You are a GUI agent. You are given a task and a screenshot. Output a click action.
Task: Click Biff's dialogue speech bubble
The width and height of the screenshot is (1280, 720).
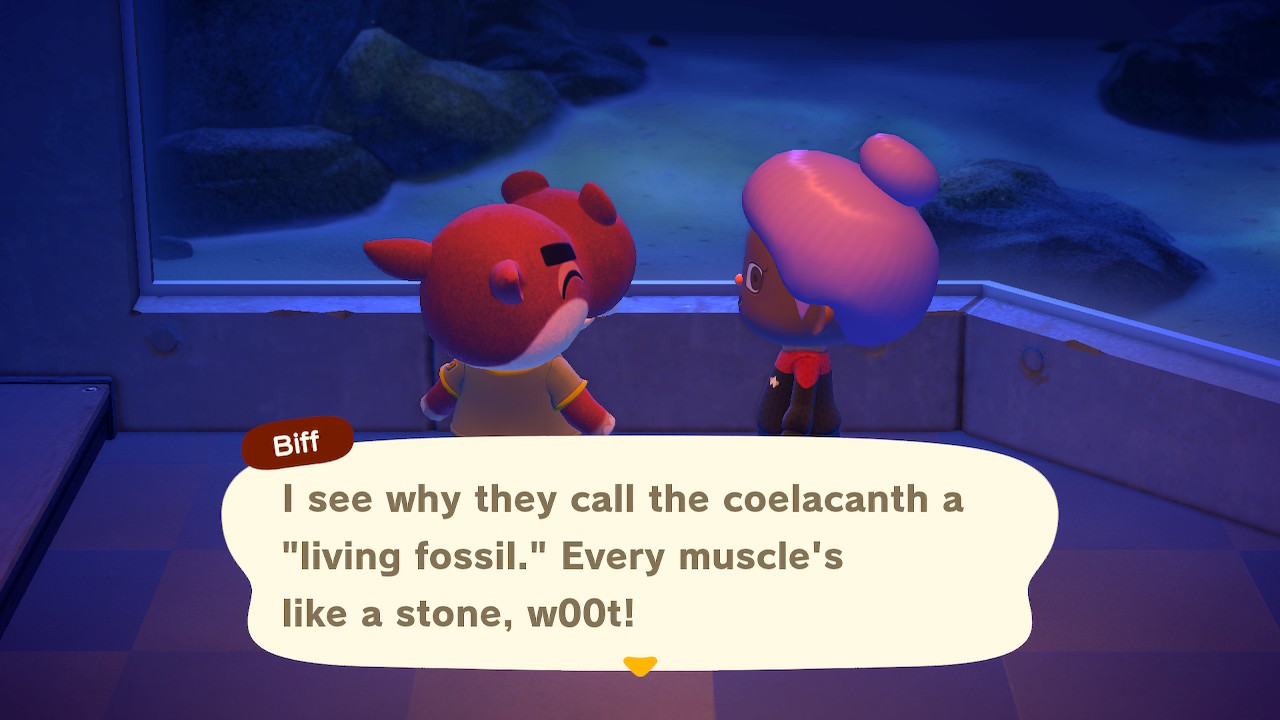pos(640,555)
